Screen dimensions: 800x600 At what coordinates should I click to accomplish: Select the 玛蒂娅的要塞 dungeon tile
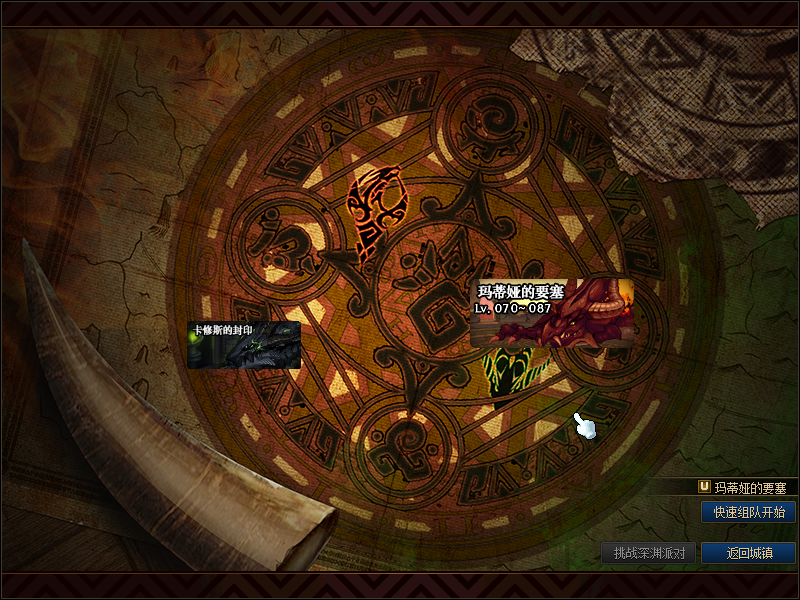click(551, 312)
